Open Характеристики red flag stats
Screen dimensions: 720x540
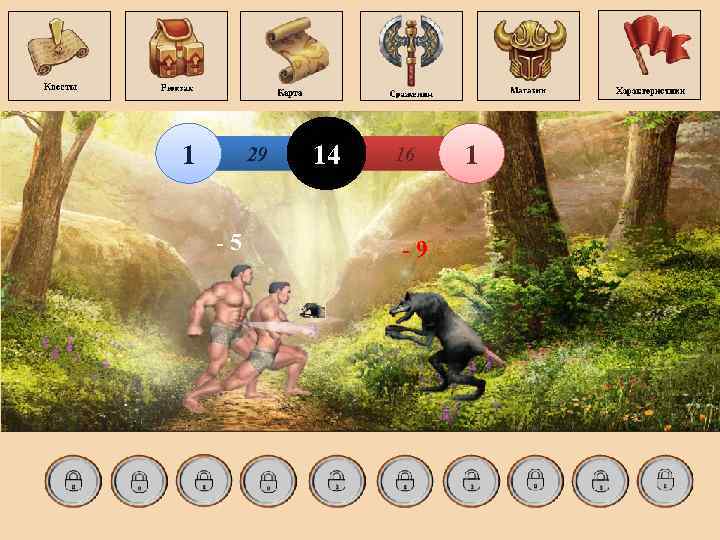[649, 54]
